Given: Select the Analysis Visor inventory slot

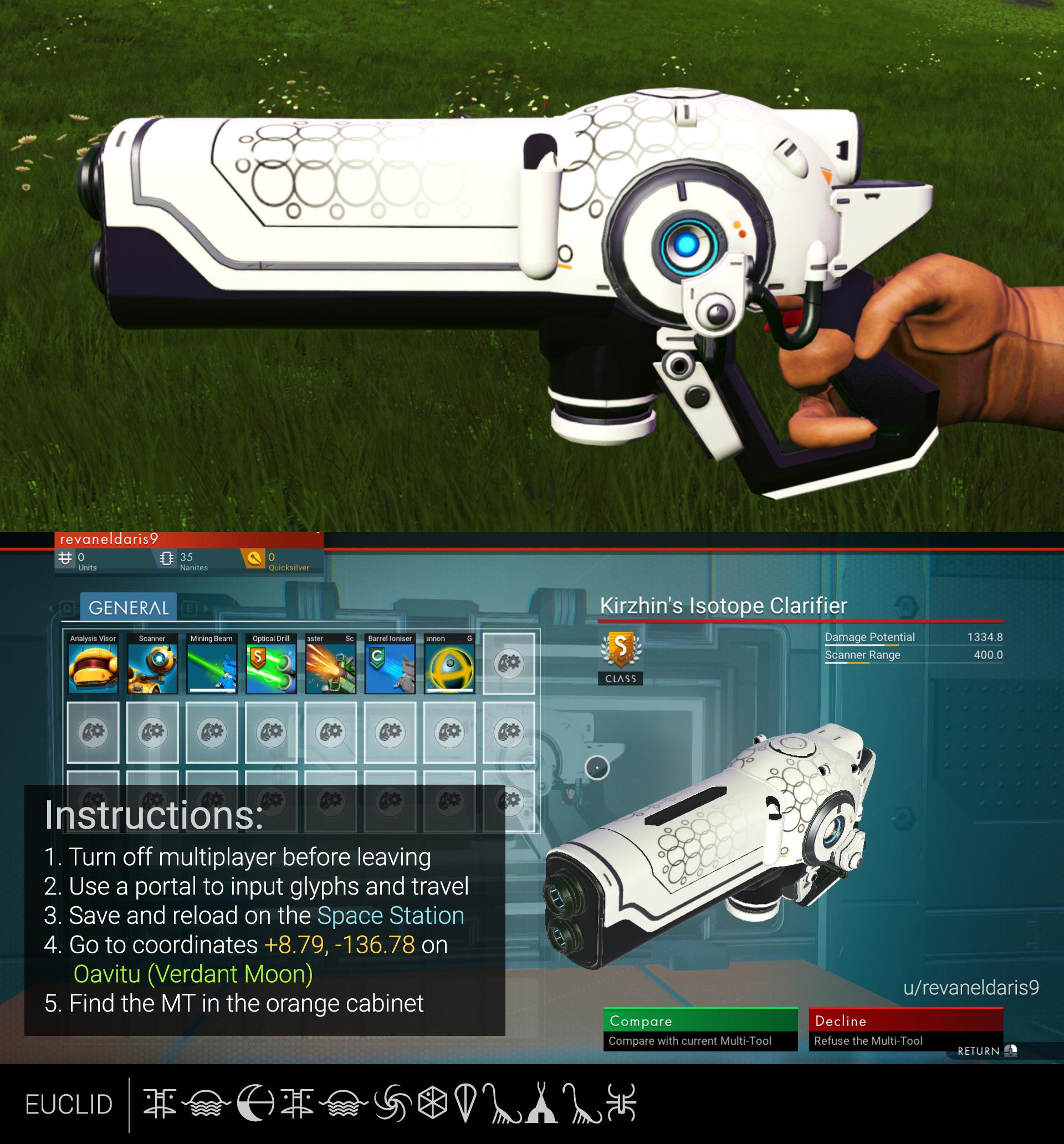Looking at the screenshot, I should click(93, 667).
